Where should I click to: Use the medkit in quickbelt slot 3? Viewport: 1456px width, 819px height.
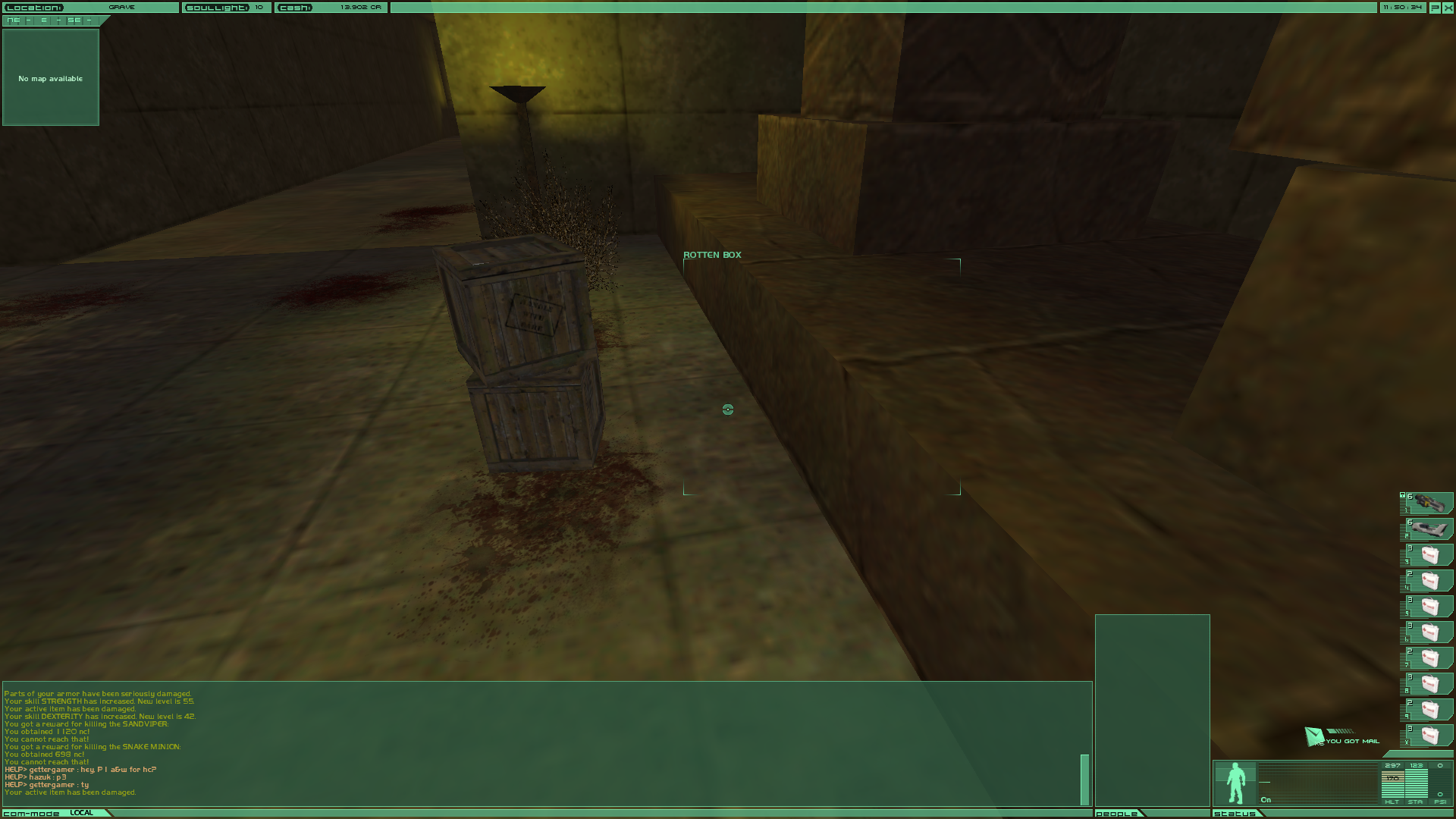click(x=1431, y=554)
